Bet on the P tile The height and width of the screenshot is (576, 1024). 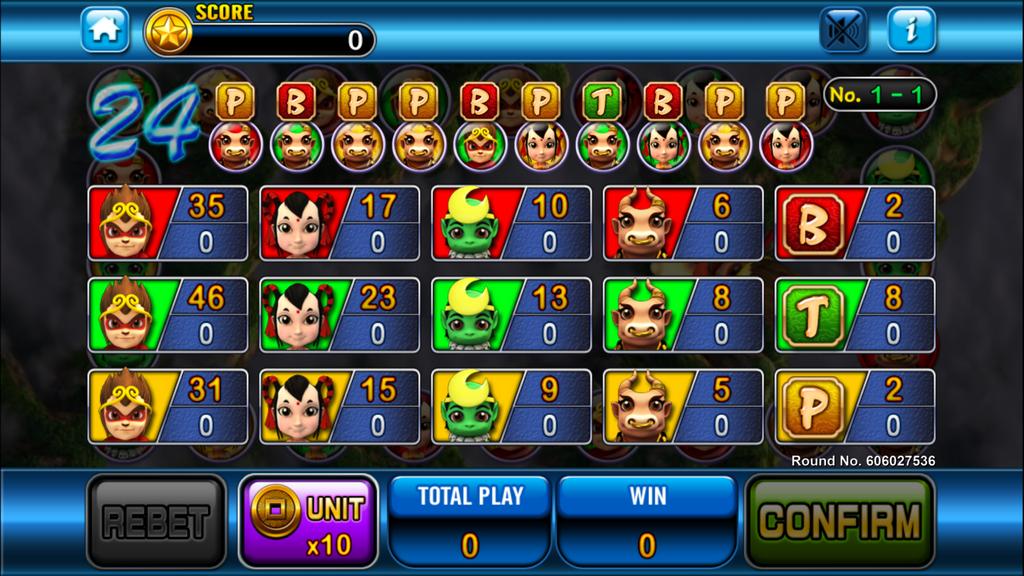pyautogui.click(x=855, y=406)
